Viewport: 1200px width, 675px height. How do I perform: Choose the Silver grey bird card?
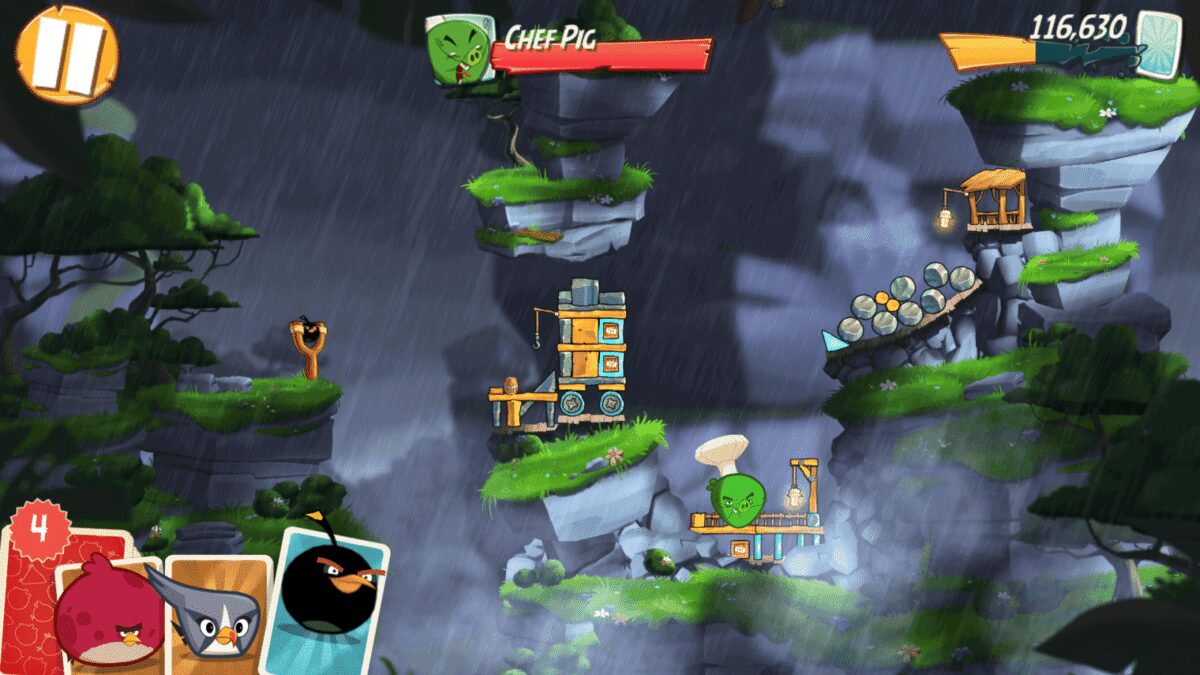(x=220, y=610)
